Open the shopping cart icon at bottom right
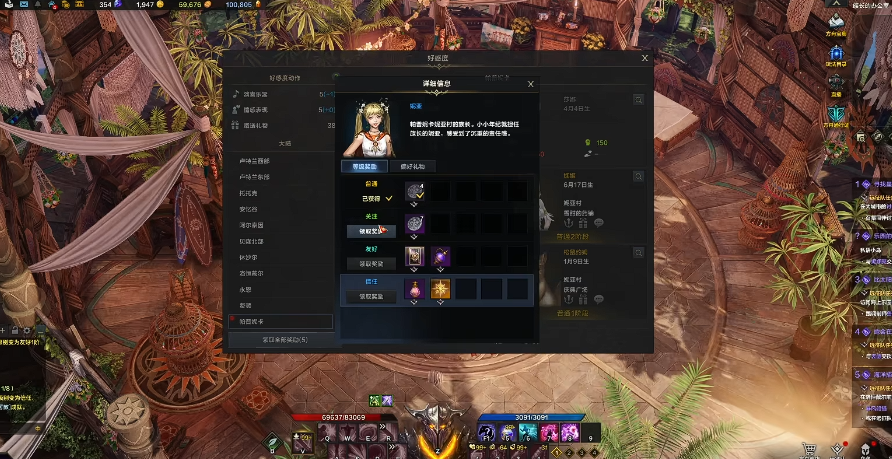The image size is (892, 459). click(810, 449)
